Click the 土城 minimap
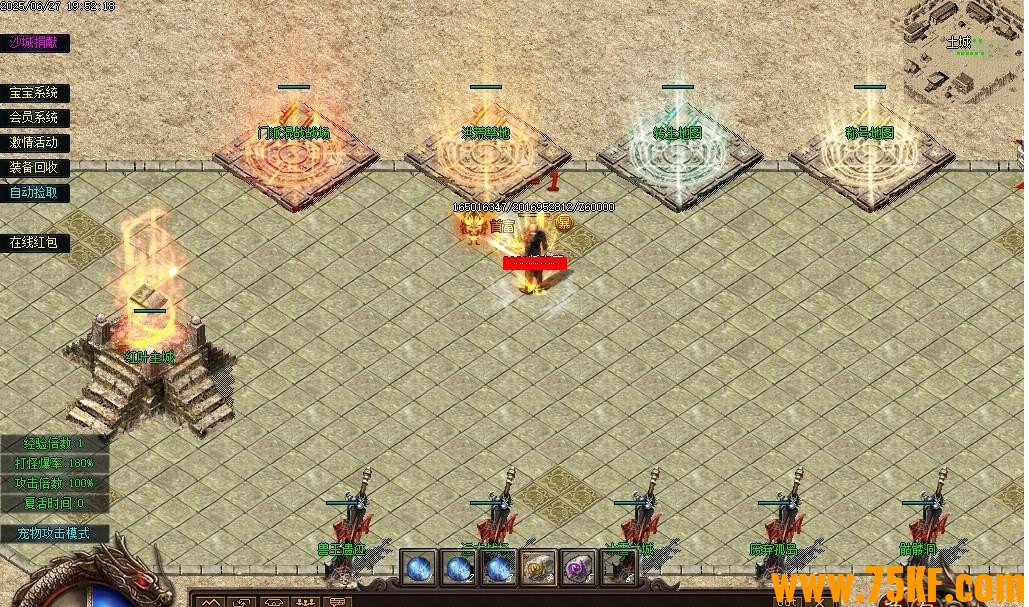Image resolution: width=1029 pixels, height=607 pixels. click(962, 52)
